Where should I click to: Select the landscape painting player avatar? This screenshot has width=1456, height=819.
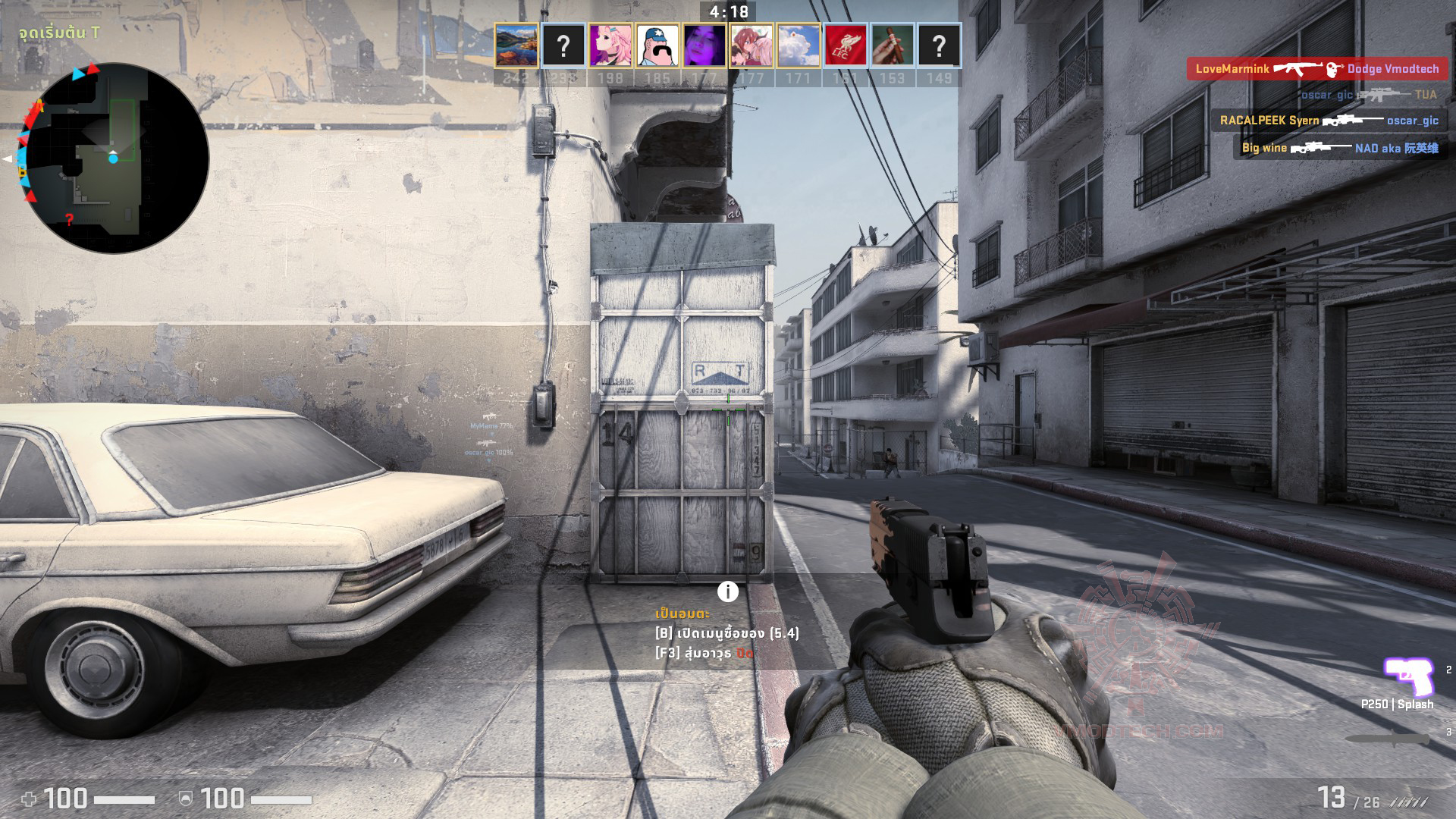pyautogui.click(x=516, y=46)
